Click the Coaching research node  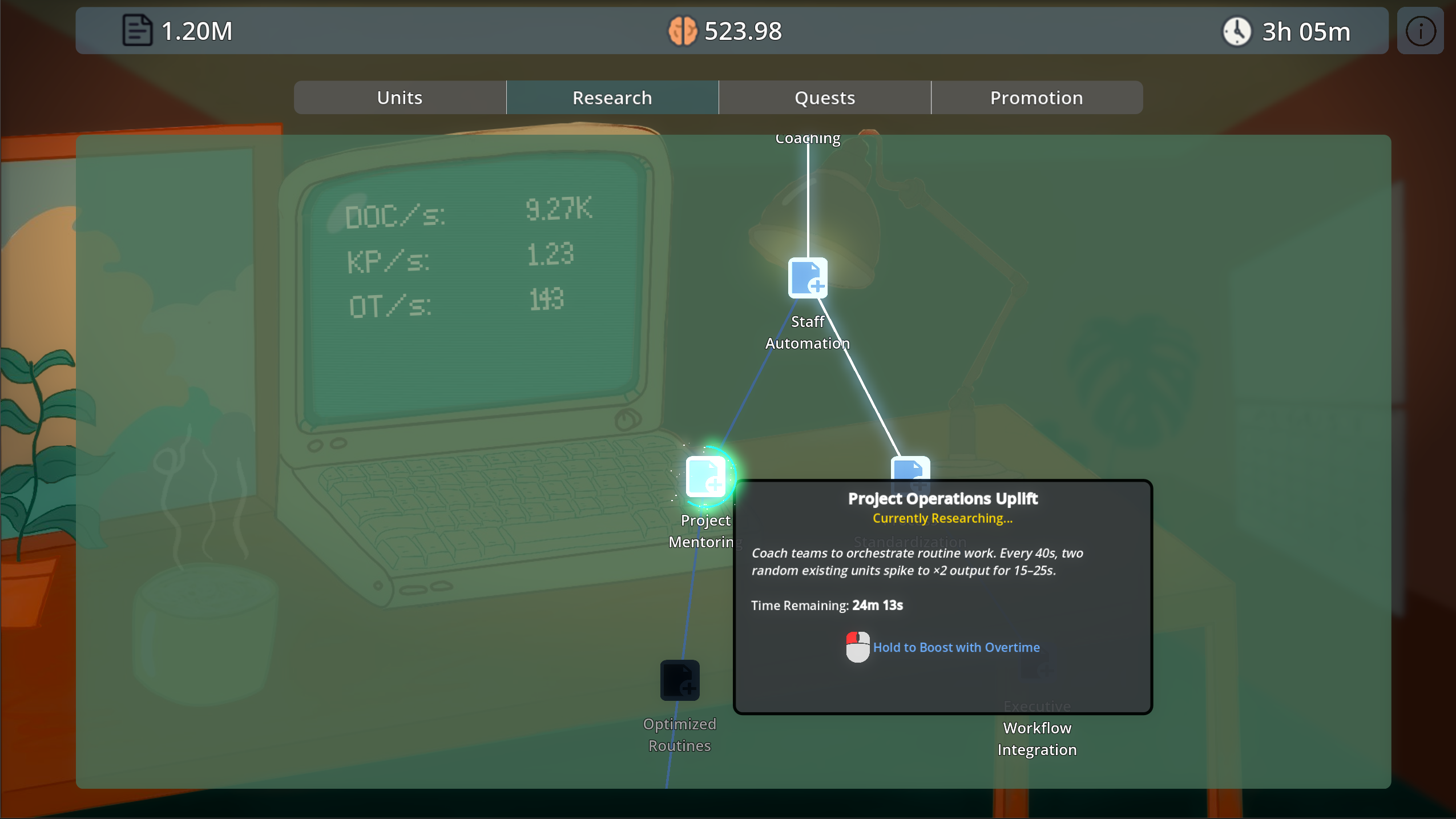(x=807, y=138)
